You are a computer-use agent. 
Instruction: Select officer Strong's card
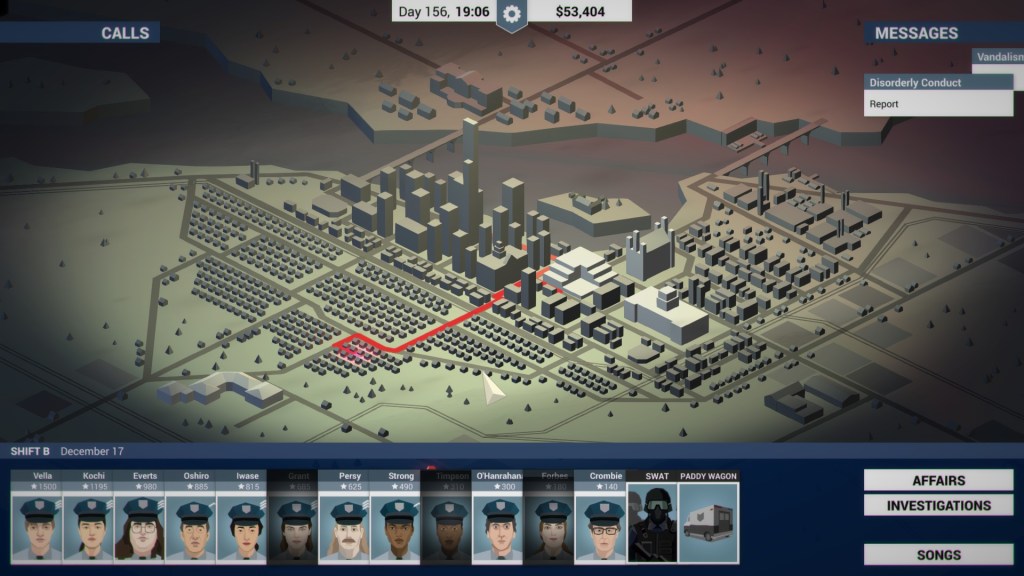tap(395, 520)
